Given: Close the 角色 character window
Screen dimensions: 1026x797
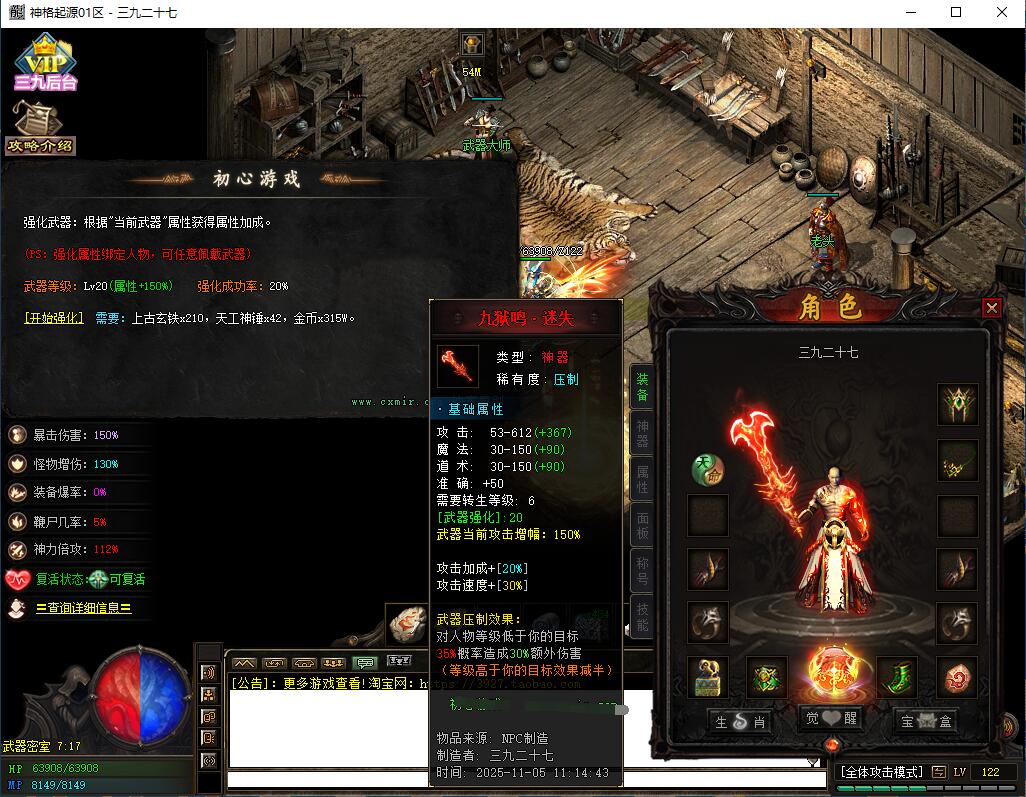Looking at the screenshot, I should (x=991, y=308).
